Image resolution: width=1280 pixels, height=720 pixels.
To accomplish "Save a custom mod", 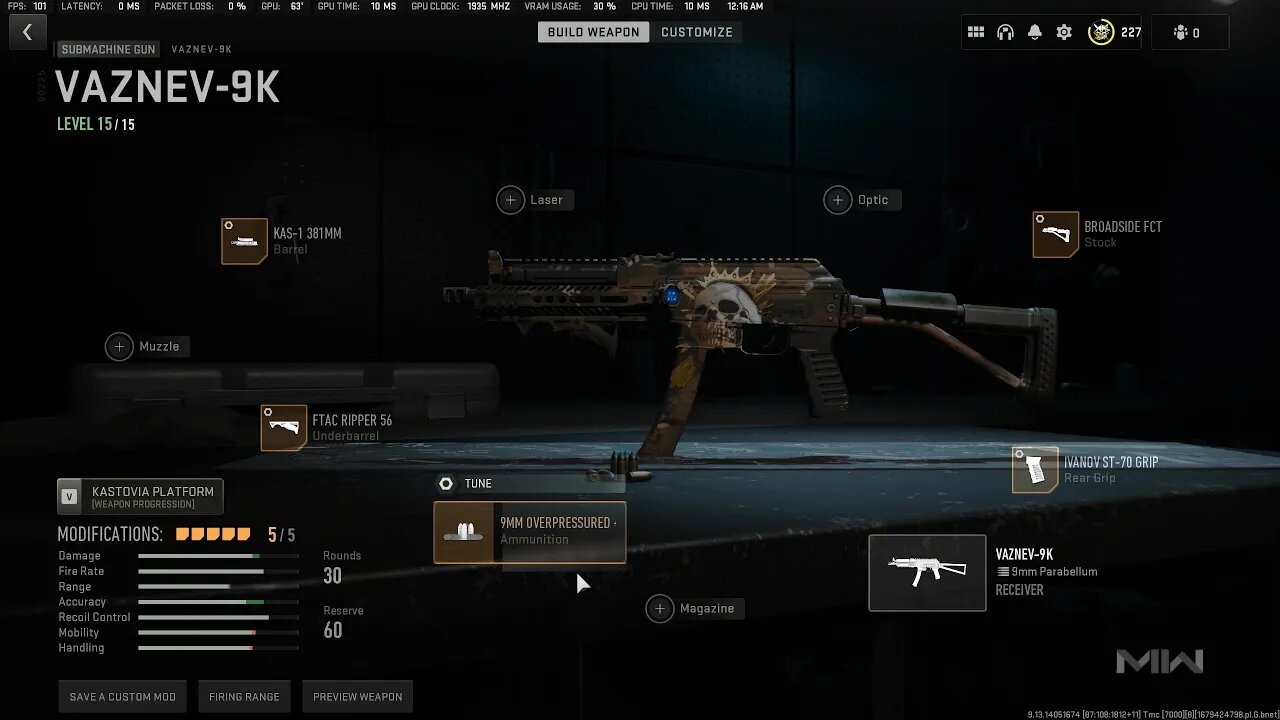I will pos(122,697).
